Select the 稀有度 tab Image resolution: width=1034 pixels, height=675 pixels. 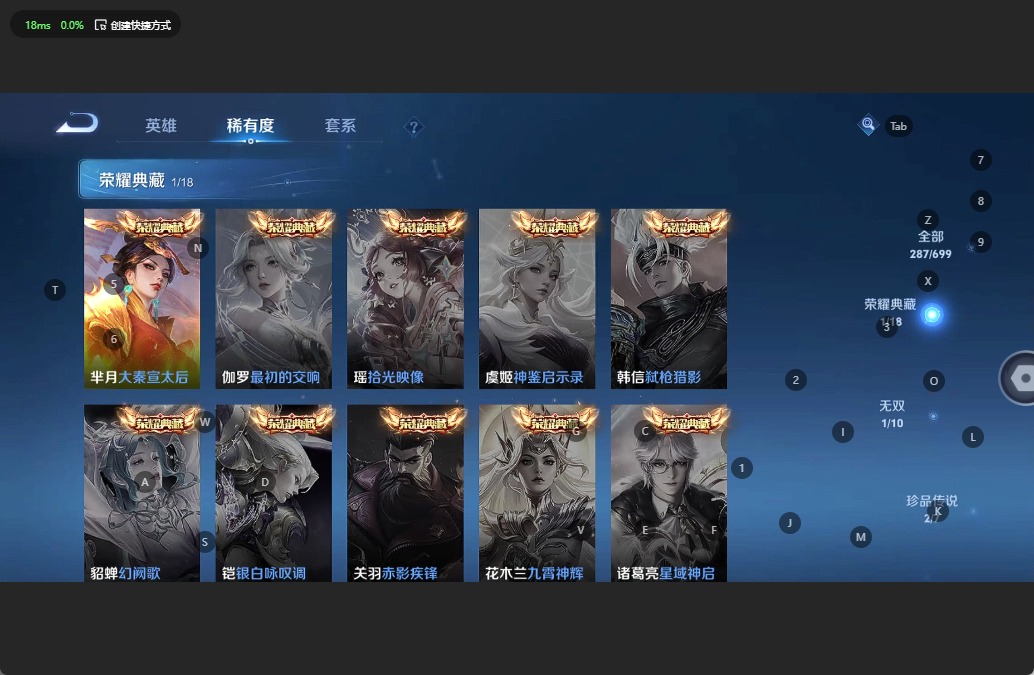(250, 126)
